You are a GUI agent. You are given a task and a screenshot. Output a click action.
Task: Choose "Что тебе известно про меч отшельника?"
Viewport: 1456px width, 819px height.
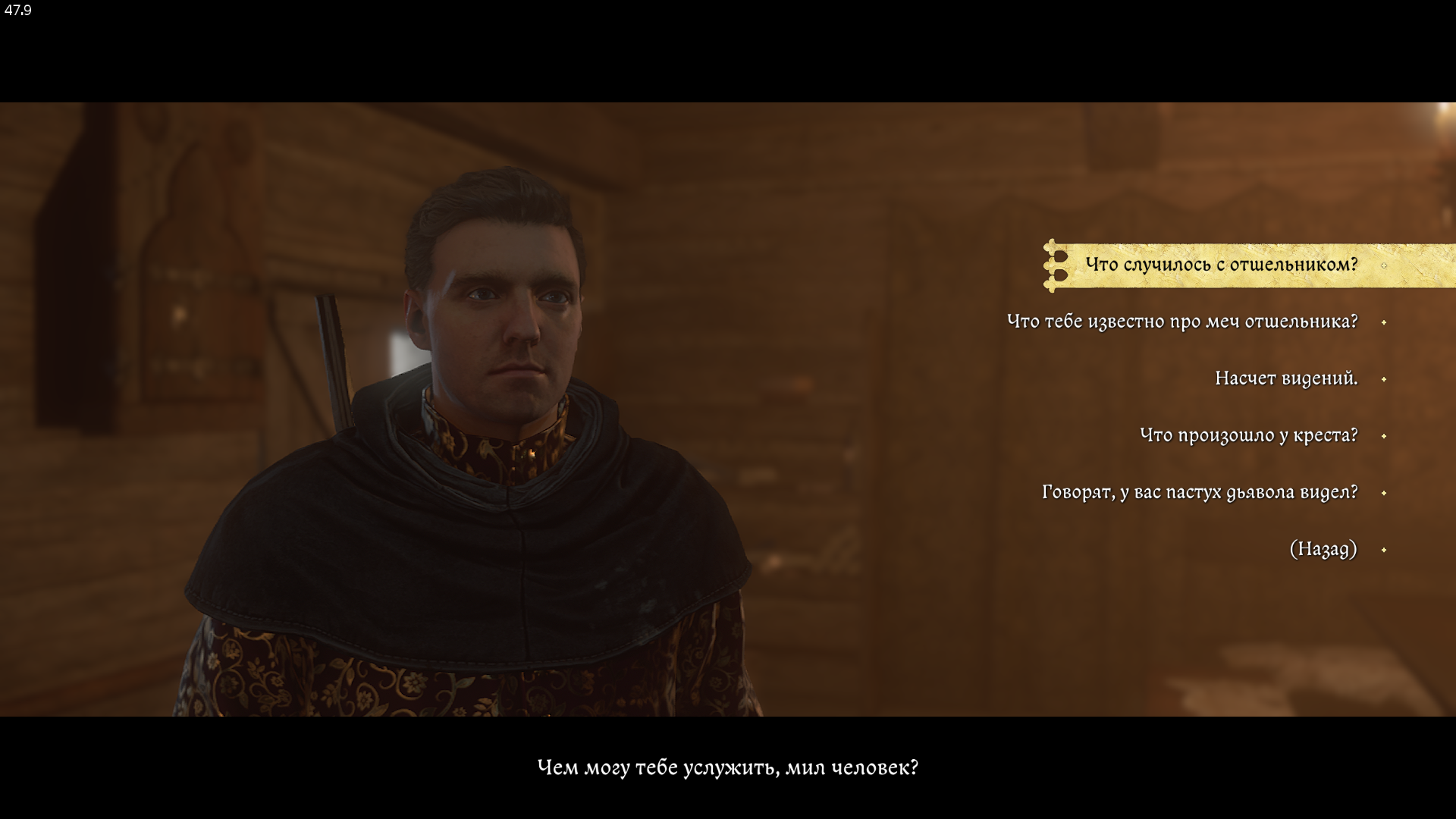(x=1181, y=322)
